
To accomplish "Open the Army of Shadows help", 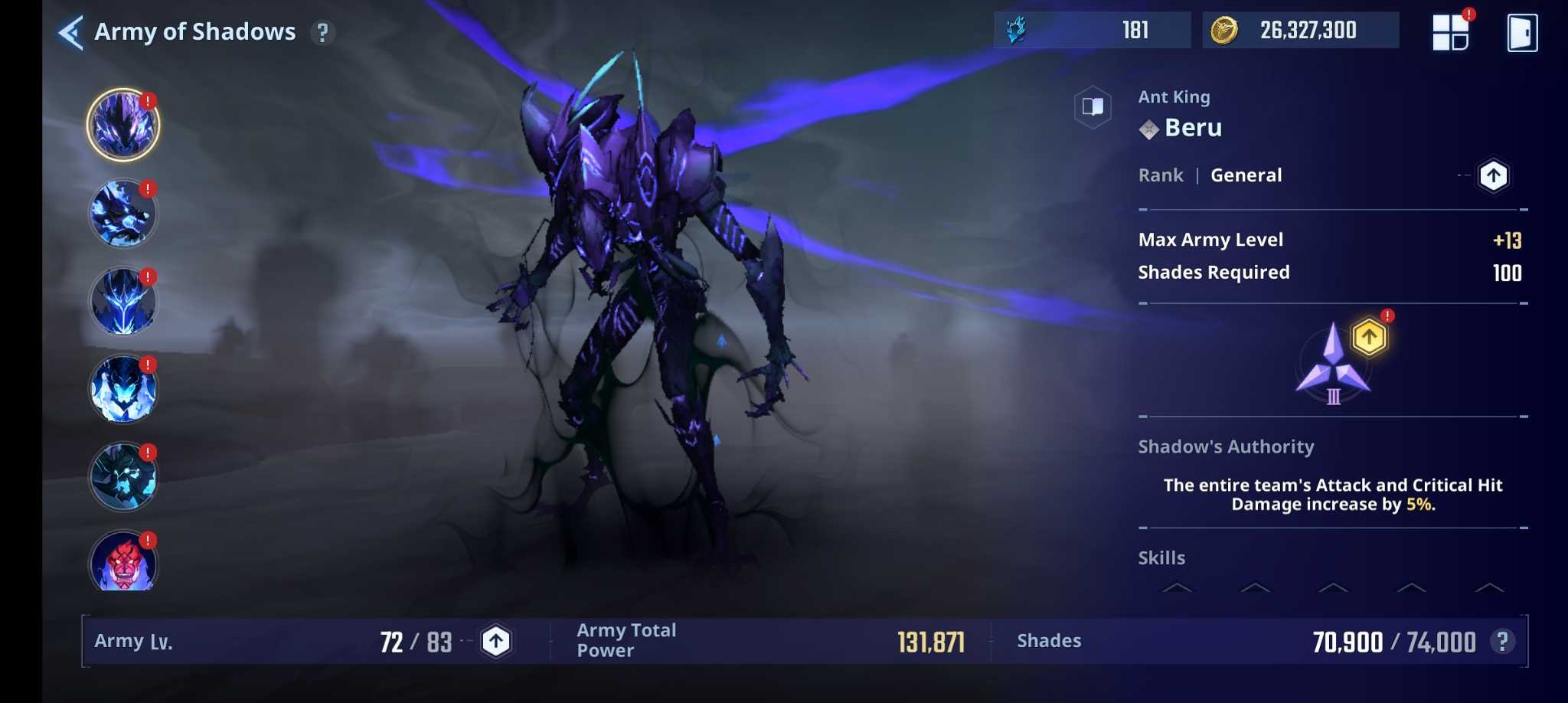I will pos(322,32).
